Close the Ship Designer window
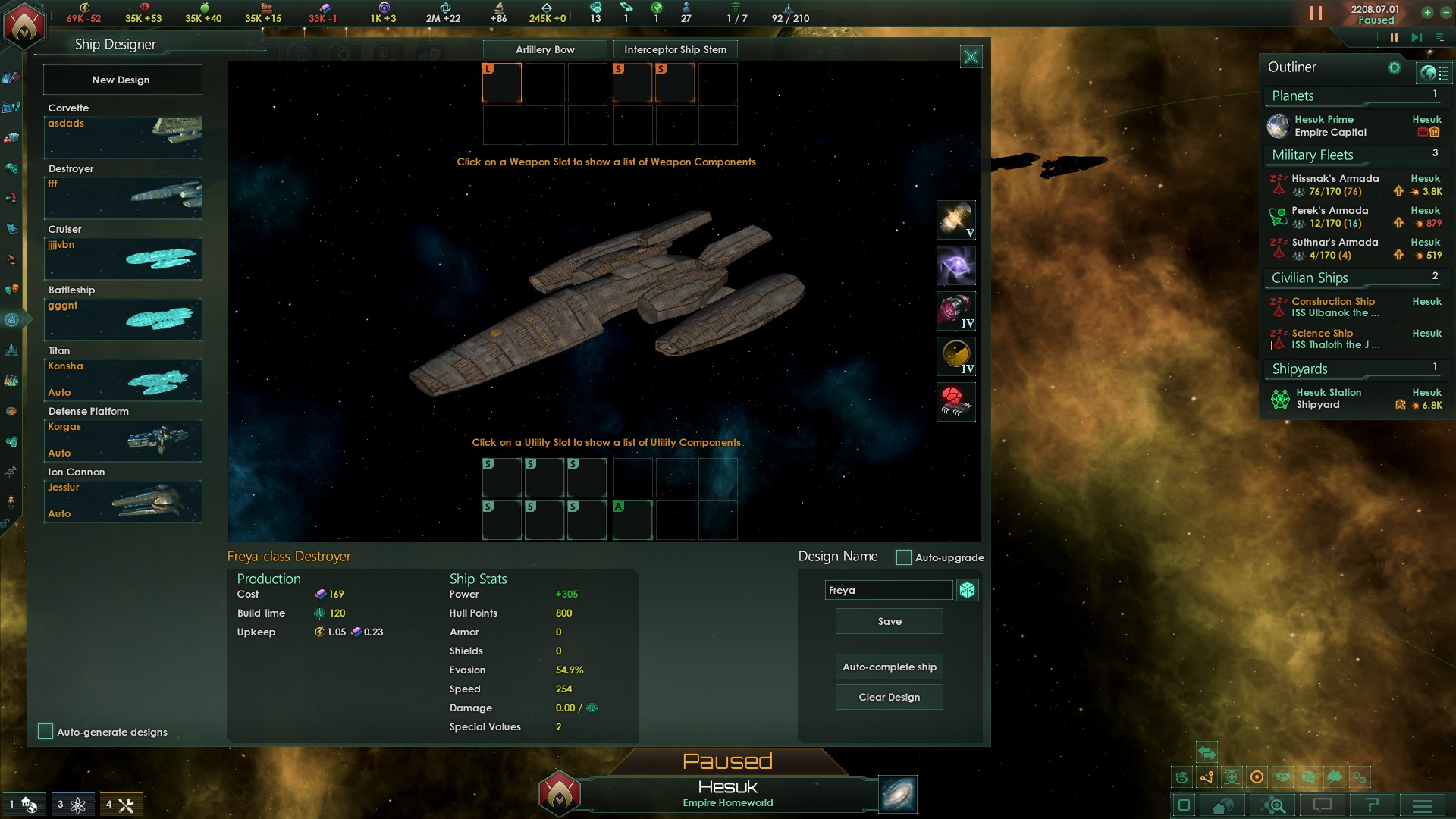Screen dimensions: 1456x819 click(971, 57)
